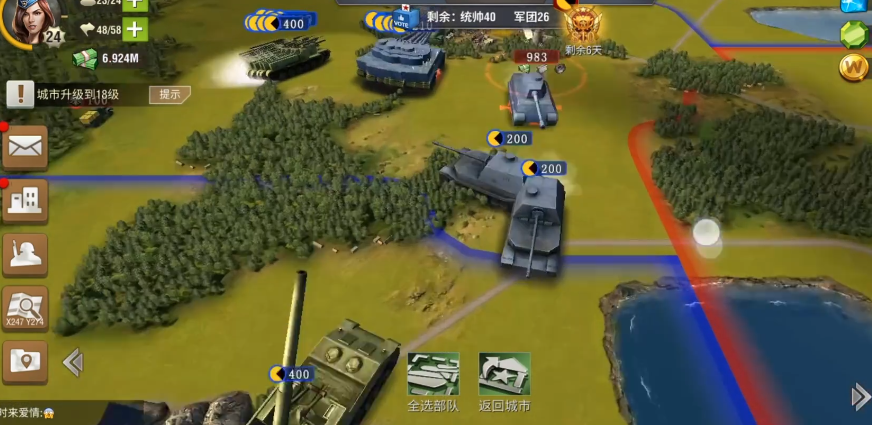Viewport: 872px width, 425px height.
Task: Open the green gem icon
Action: (855, 33)
